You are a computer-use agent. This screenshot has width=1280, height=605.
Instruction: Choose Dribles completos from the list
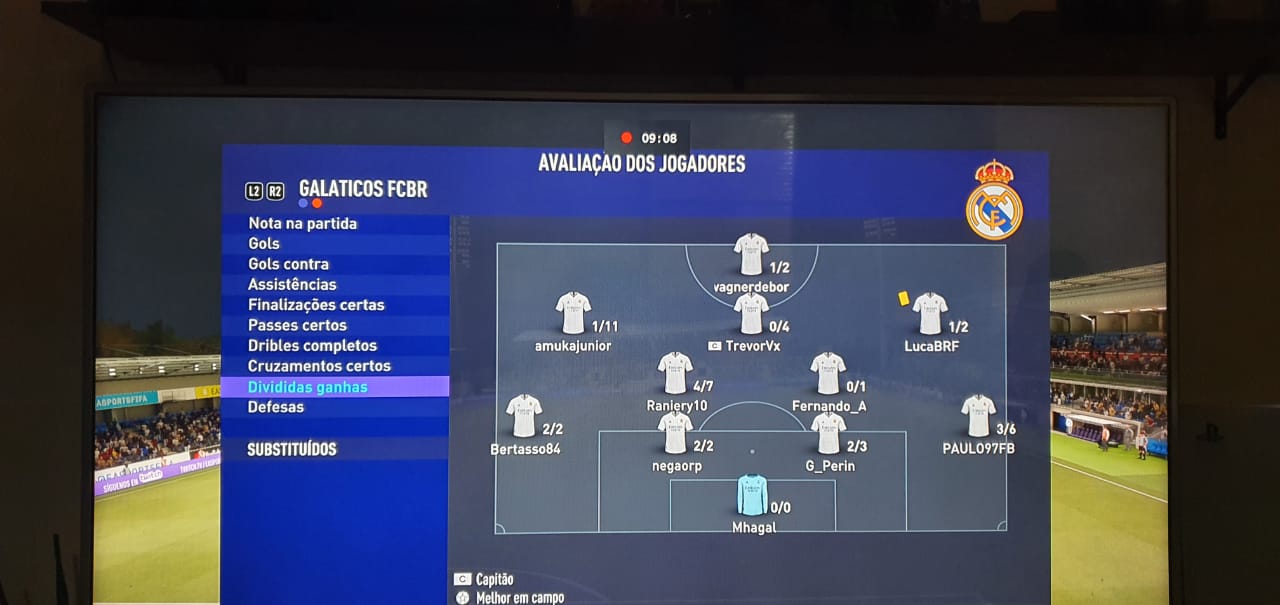point(312,346)
